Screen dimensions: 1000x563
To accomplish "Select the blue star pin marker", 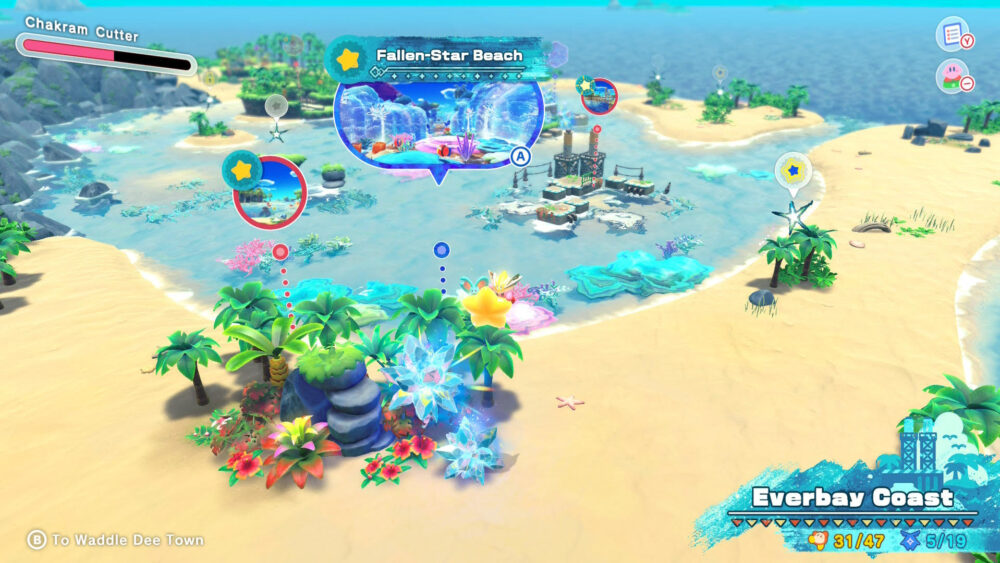I will (x=793, y=170).
